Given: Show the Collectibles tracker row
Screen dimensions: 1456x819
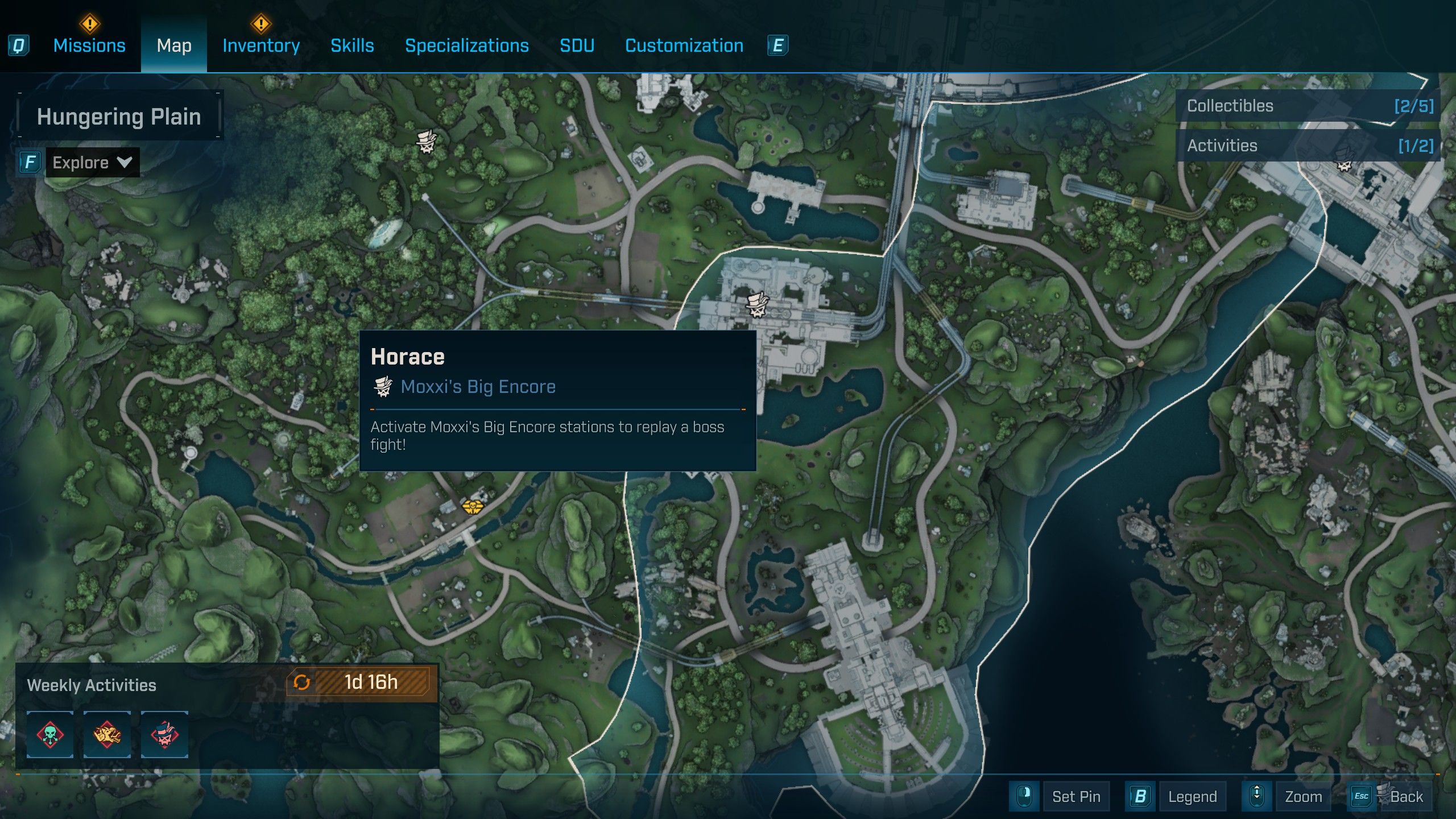Looking at the screenshot, I should pyautogui.click(x=1308, y=106).
